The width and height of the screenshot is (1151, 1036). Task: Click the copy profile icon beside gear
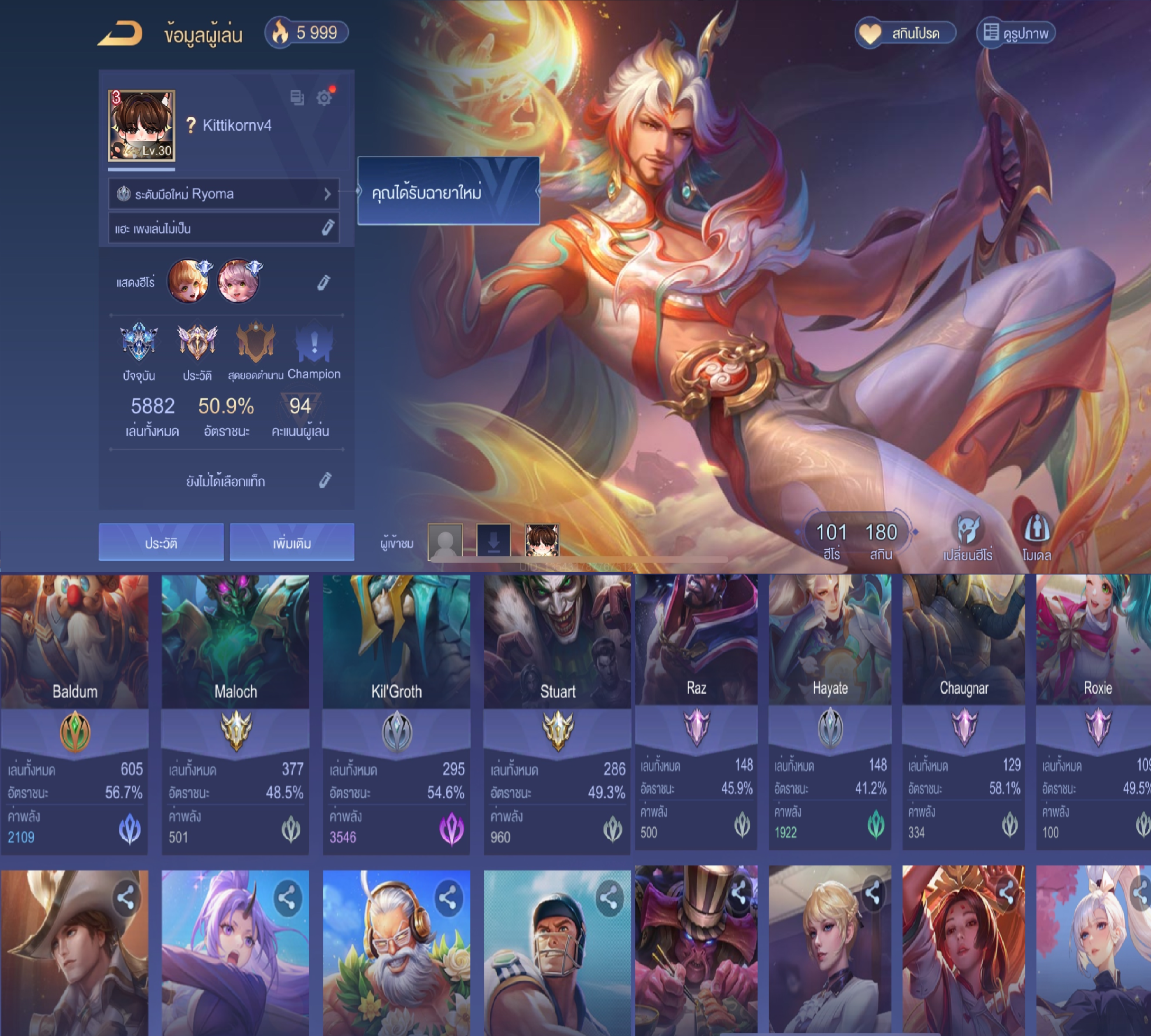point(296,98)
